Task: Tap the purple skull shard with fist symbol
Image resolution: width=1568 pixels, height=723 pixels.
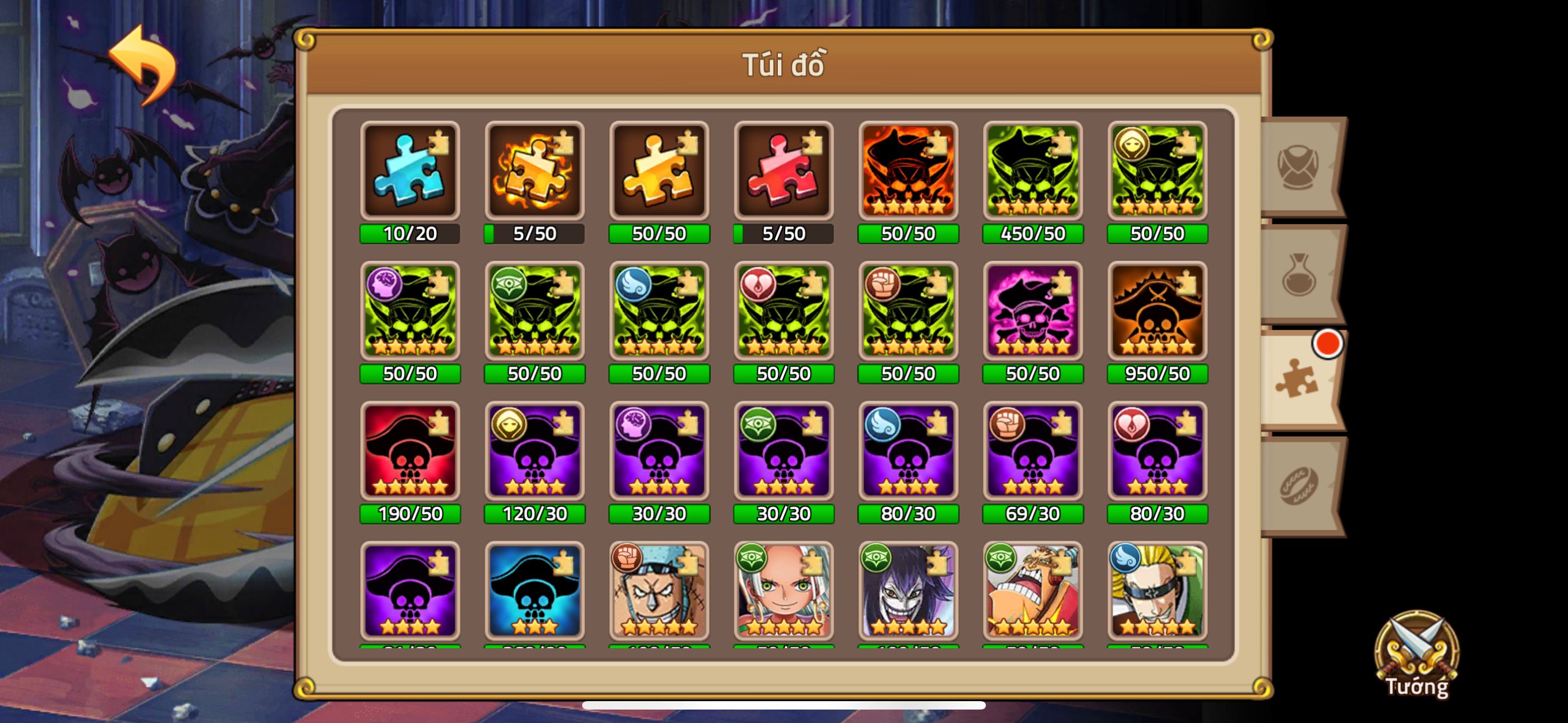Action: click(x=1033, y=453)
